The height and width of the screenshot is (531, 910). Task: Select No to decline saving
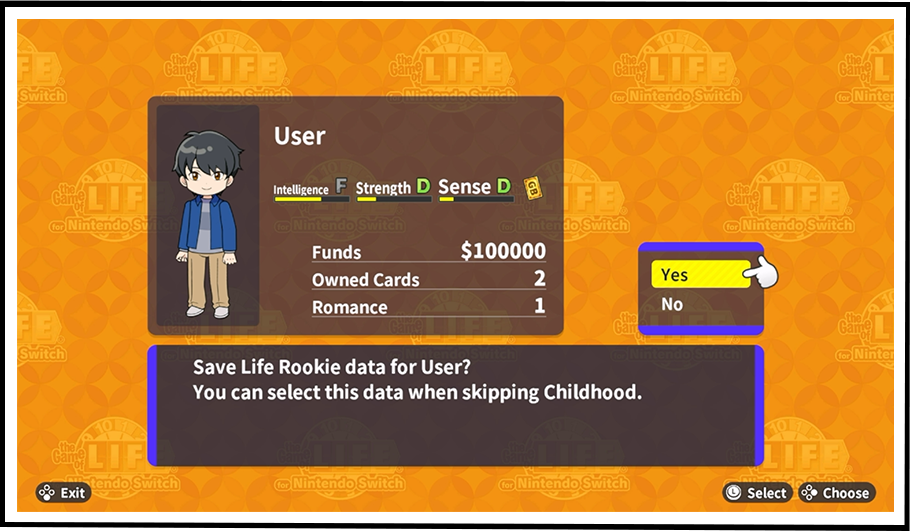(x=673, y=305)
